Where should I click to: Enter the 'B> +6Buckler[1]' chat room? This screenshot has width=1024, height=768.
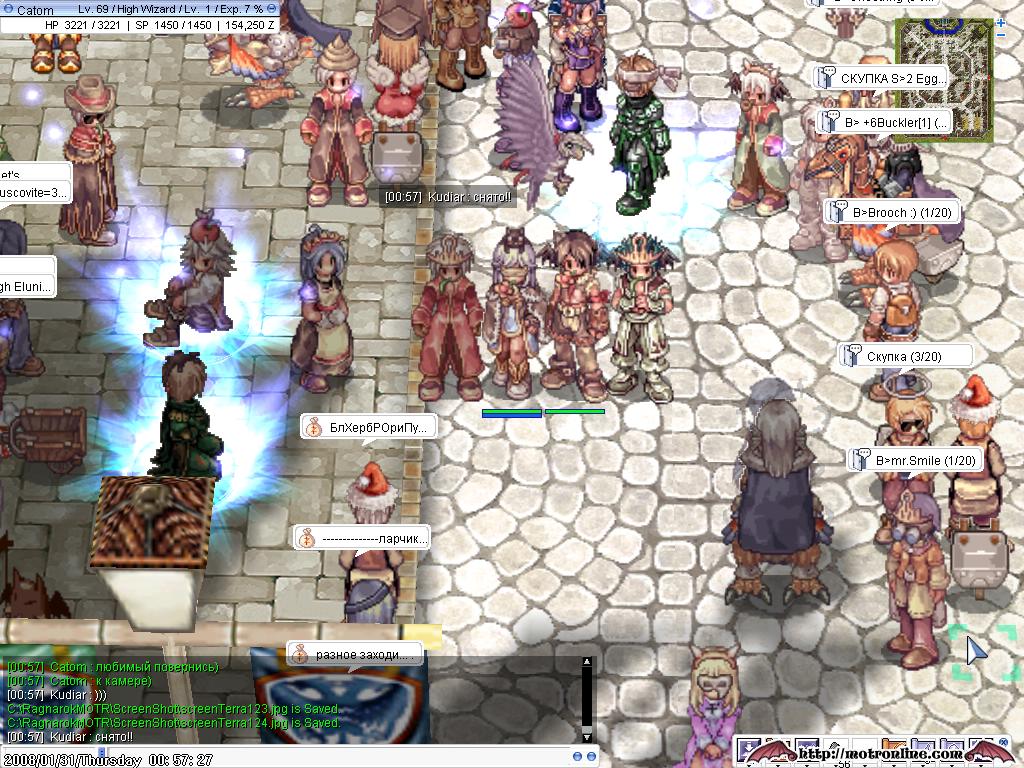pyautogui.click(x=885, y=122)
